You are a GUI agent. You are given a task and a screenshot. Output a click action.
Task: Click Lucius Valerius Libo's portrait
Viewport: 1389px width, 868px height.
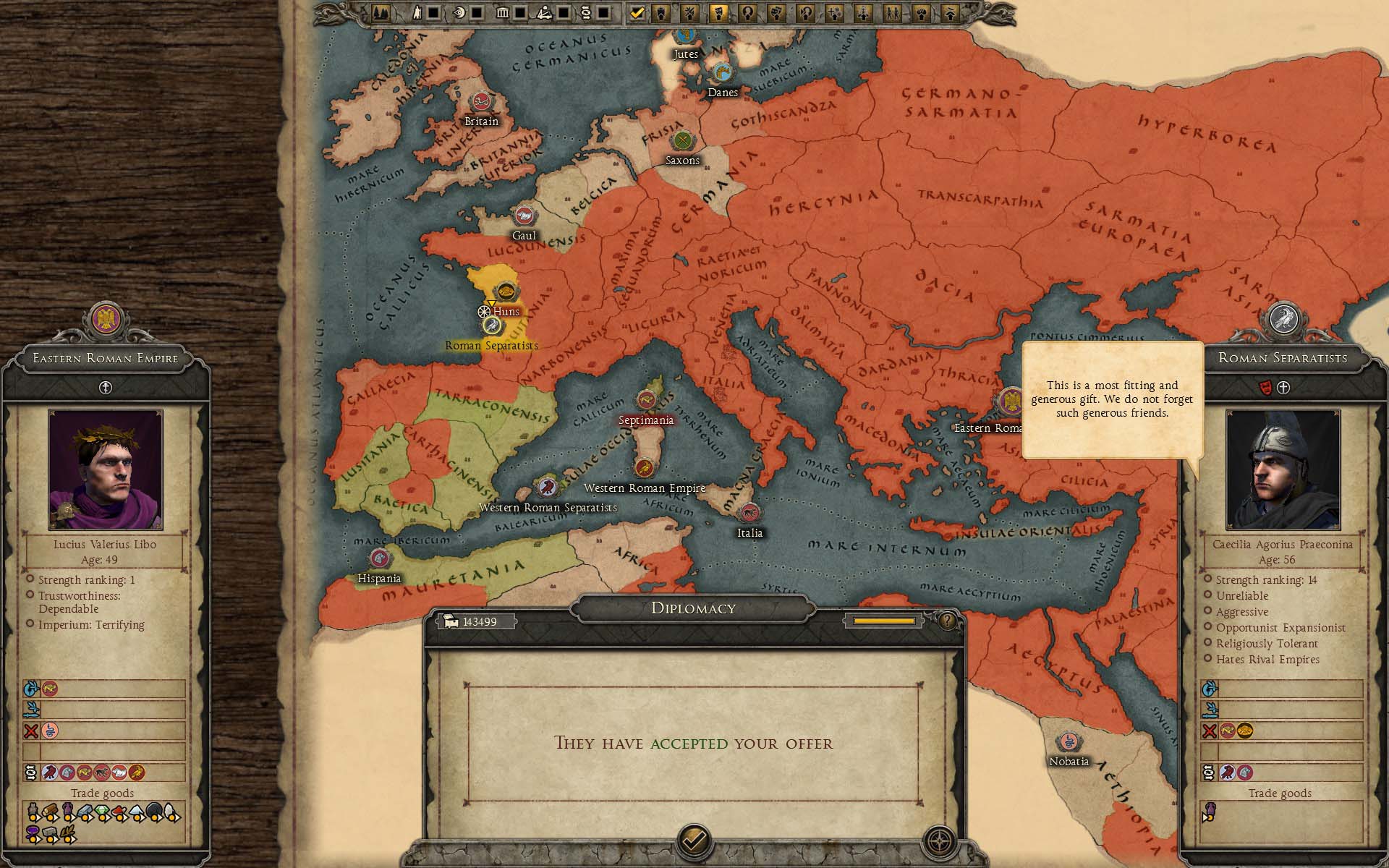coord(106,470)
